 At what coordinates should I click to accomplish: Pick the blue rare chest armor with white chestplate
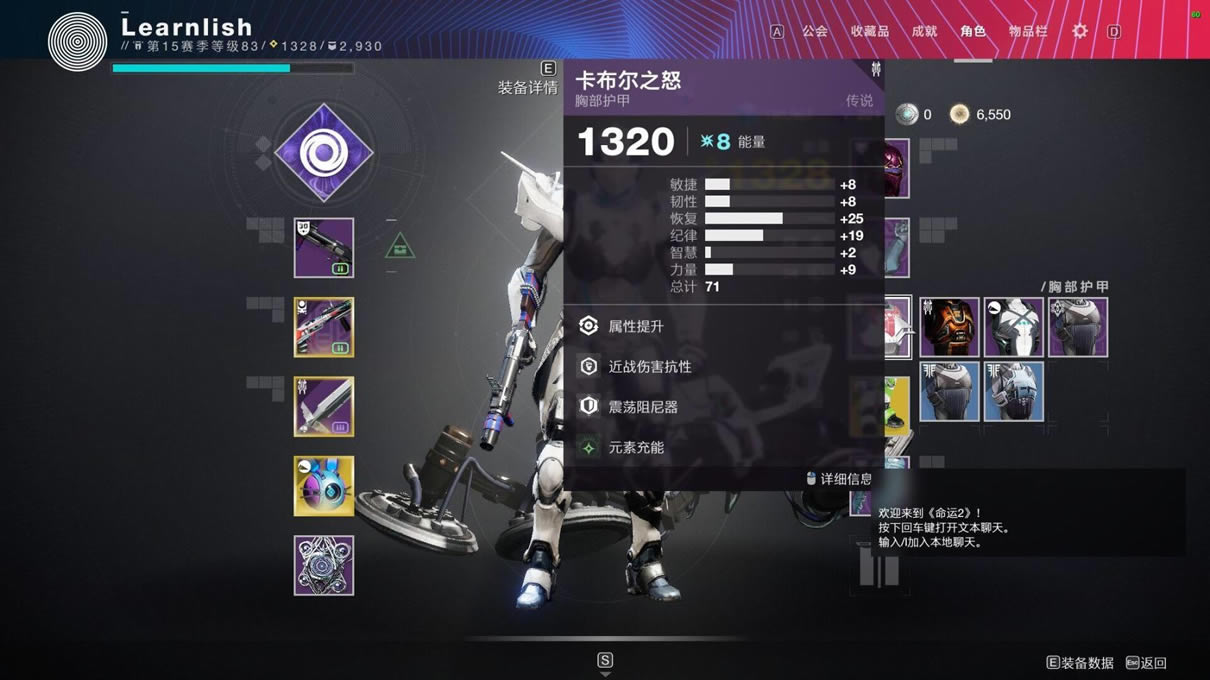1013,391
